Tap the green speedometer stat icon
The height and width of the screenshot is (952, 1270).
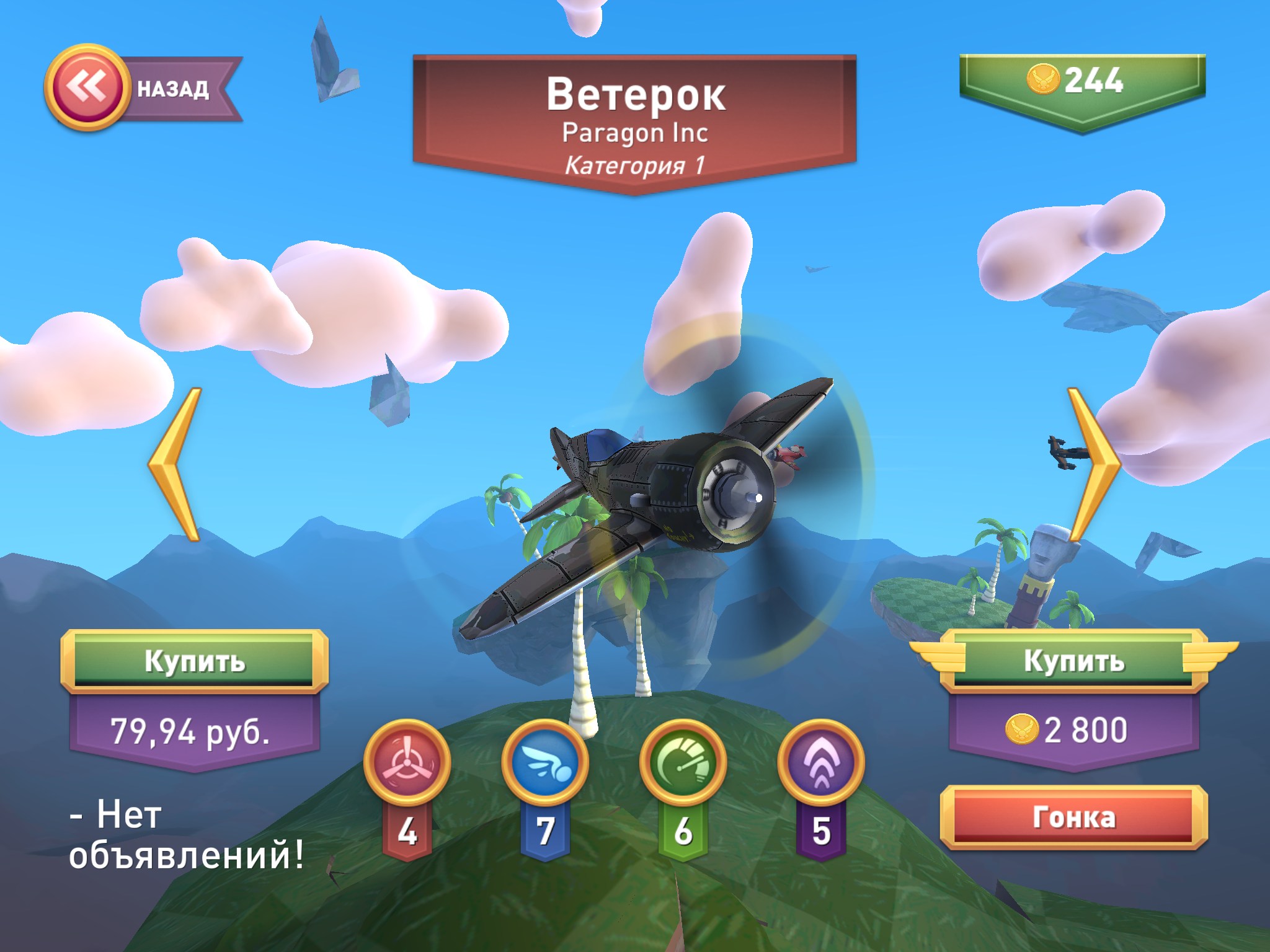[683, 763]
